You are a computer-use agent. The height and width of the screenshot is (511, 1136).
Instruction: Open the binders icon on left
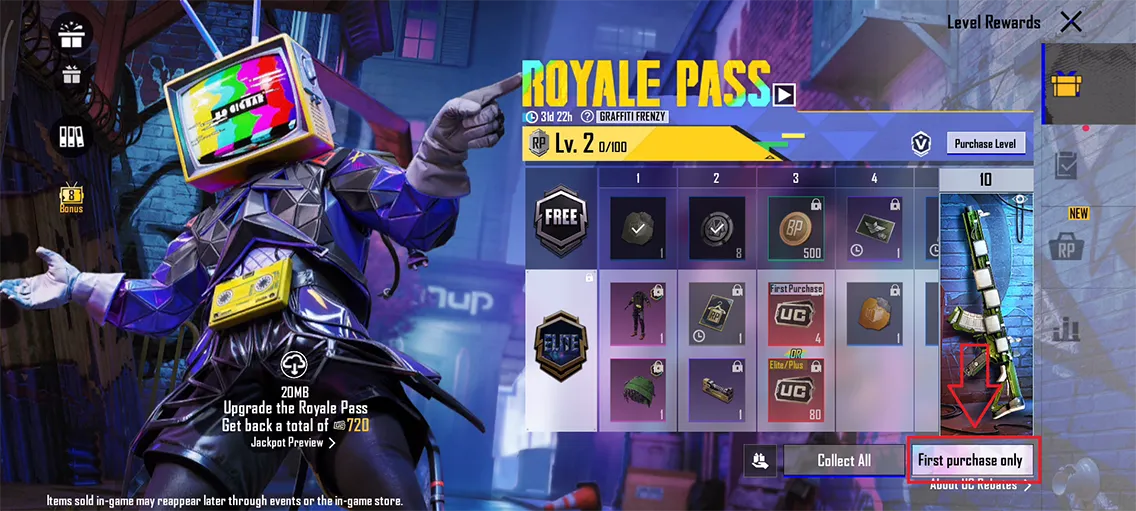(72, 136)
